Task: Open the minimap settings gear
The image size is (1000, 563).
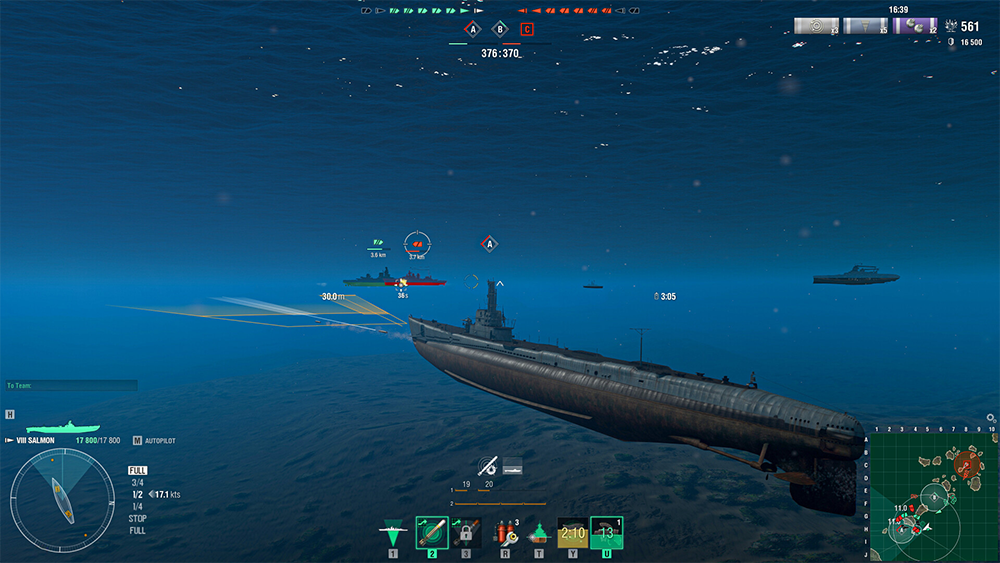Action: [991, 418]
